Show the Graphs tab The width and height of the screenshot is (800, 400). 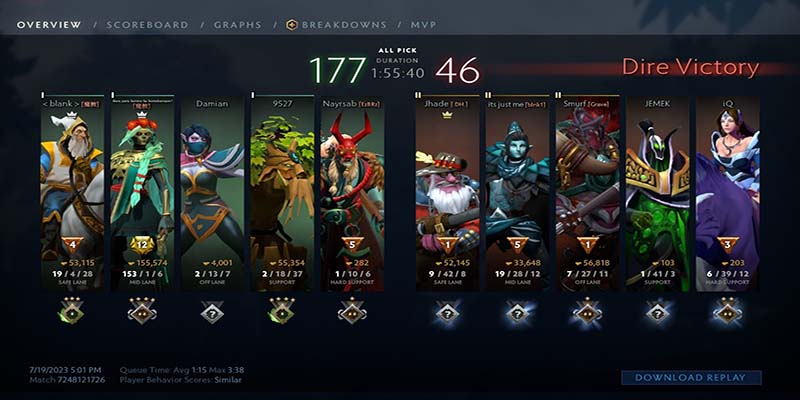pos(237,24)
